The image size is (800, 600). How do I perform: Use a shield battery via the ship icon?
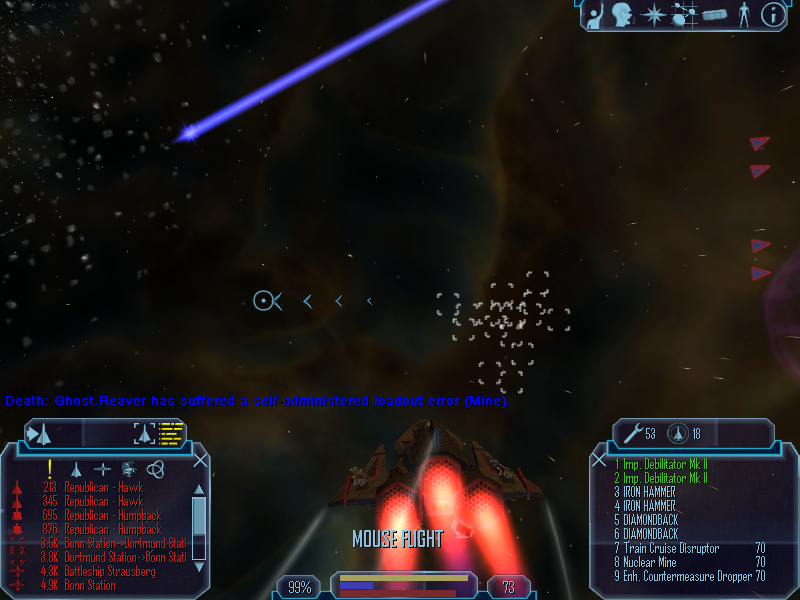[675, 433]
